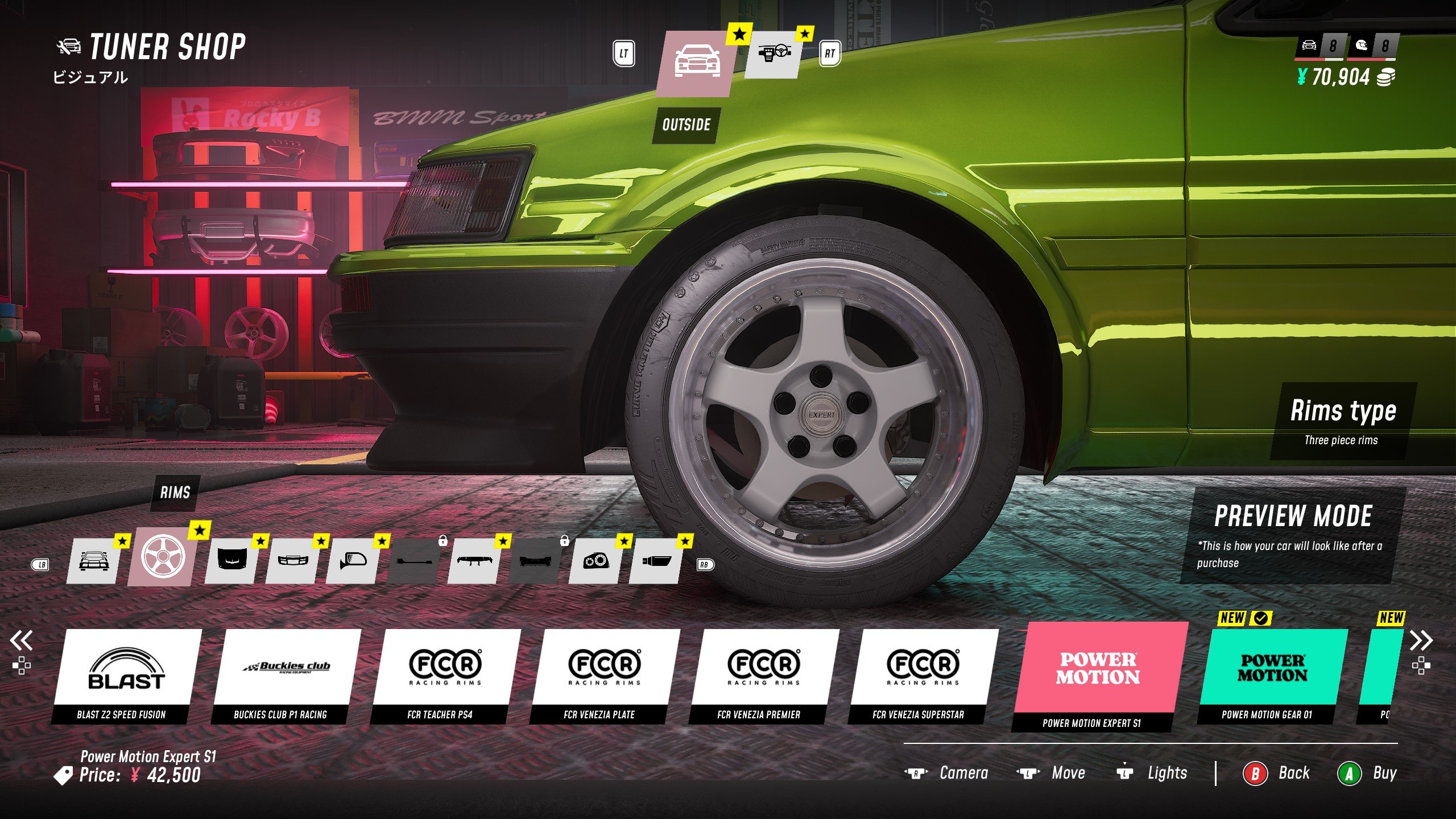Choose the front bumper category
Image resolution: width=1456 pixels, height=819 pixels.
292,561
